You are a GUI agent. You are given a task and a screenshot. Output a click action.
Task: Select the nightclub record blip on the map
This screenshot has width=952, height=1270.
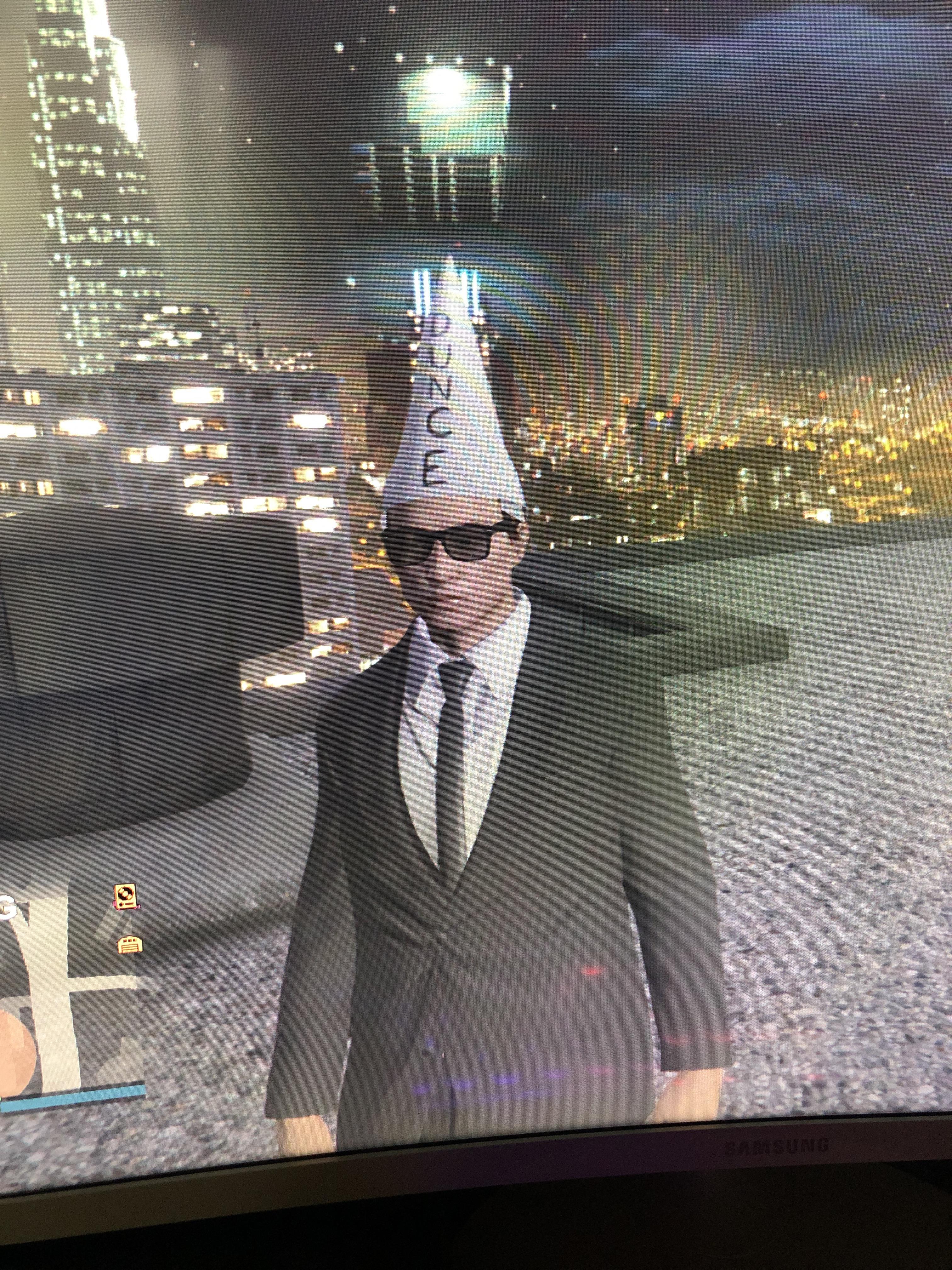125,896
